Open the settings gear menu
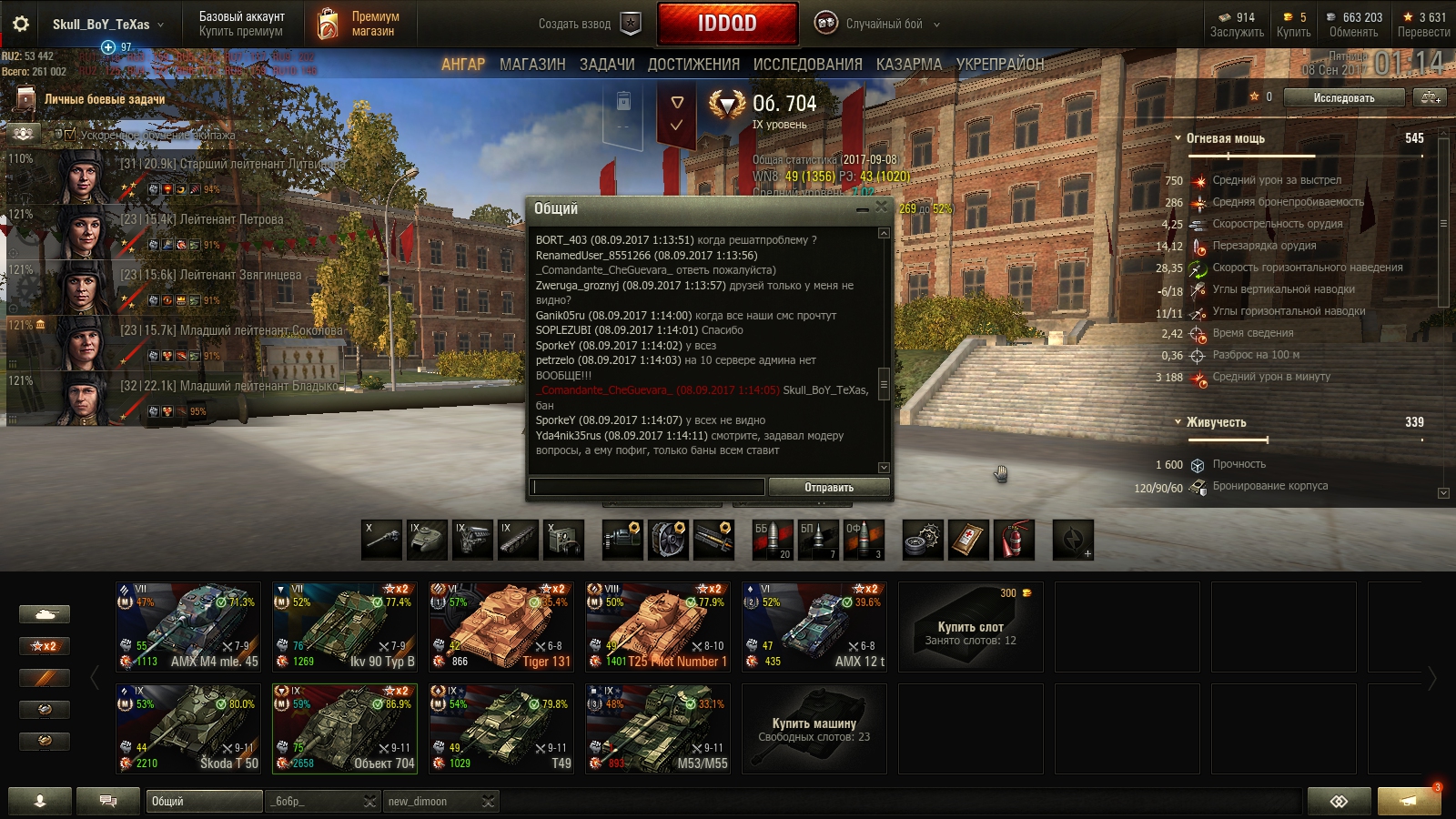The width and height of the screenshot is (1456, 819). pos(20,24)
